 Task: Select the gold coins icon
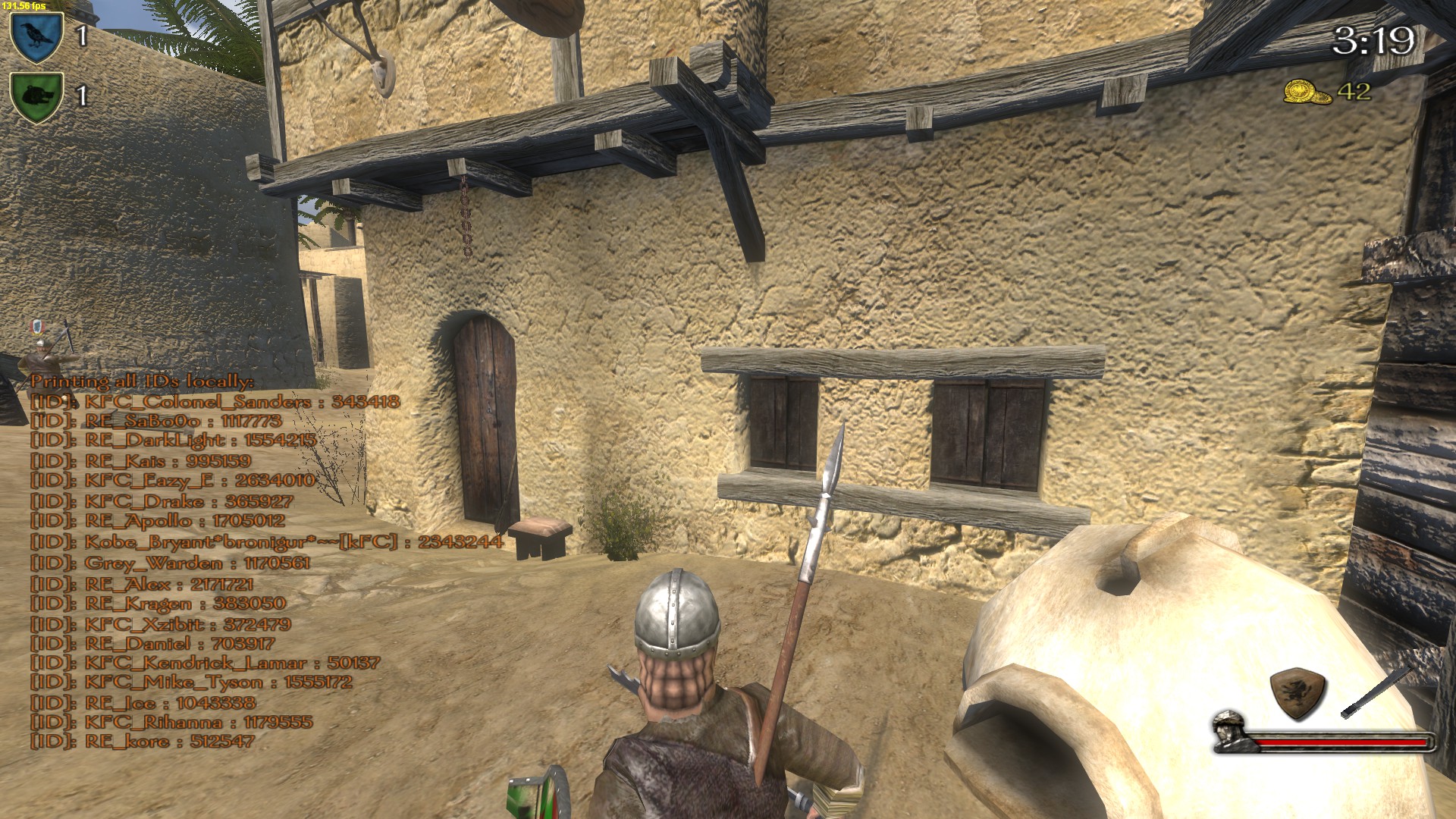1307,93
